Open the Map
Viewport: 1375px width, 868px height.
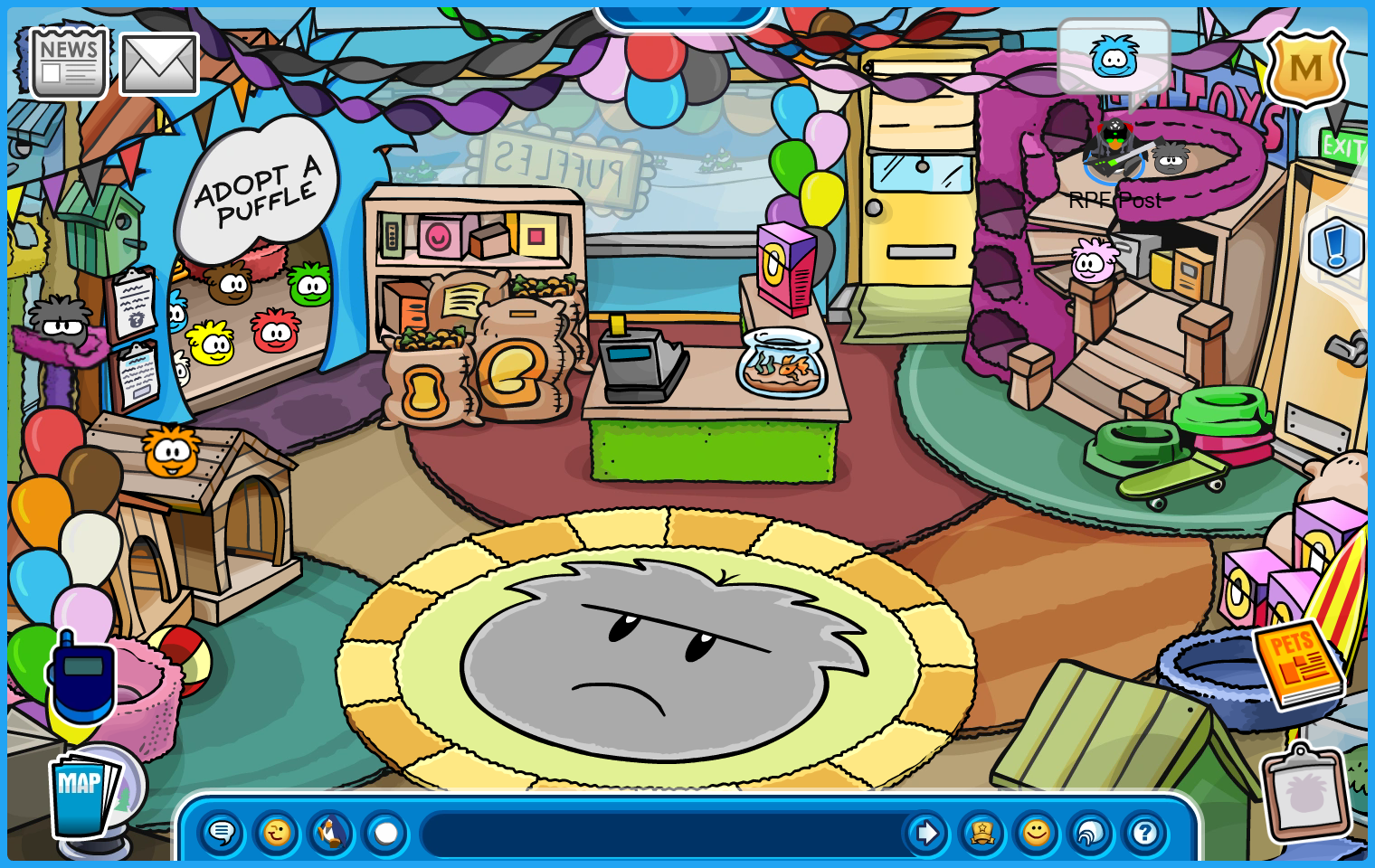coord(83,794)
